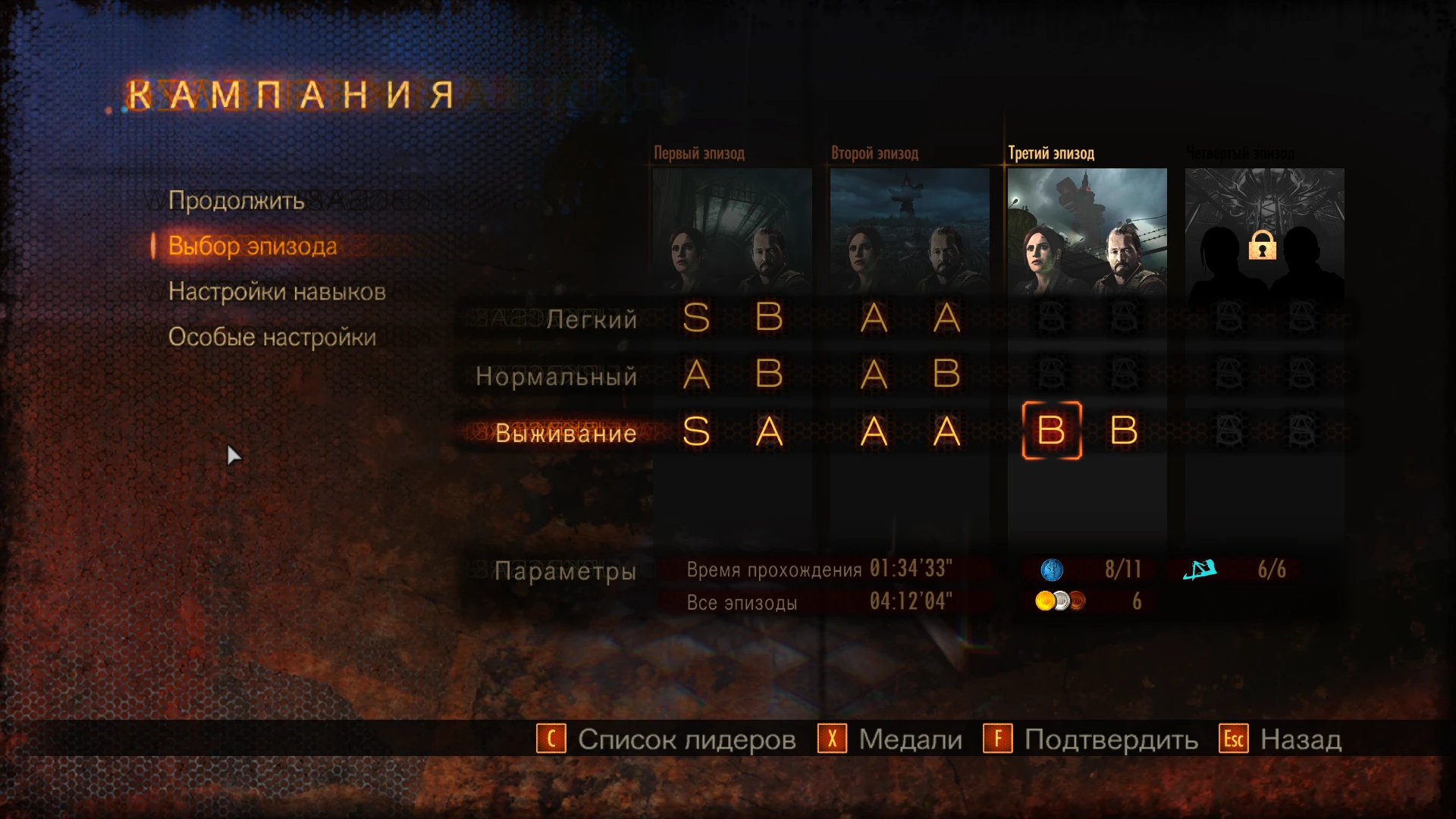Click the blue coin collectible icon showing 8/11
The height and width of the screenshot is (819, 1456).
coord(1052,570)
